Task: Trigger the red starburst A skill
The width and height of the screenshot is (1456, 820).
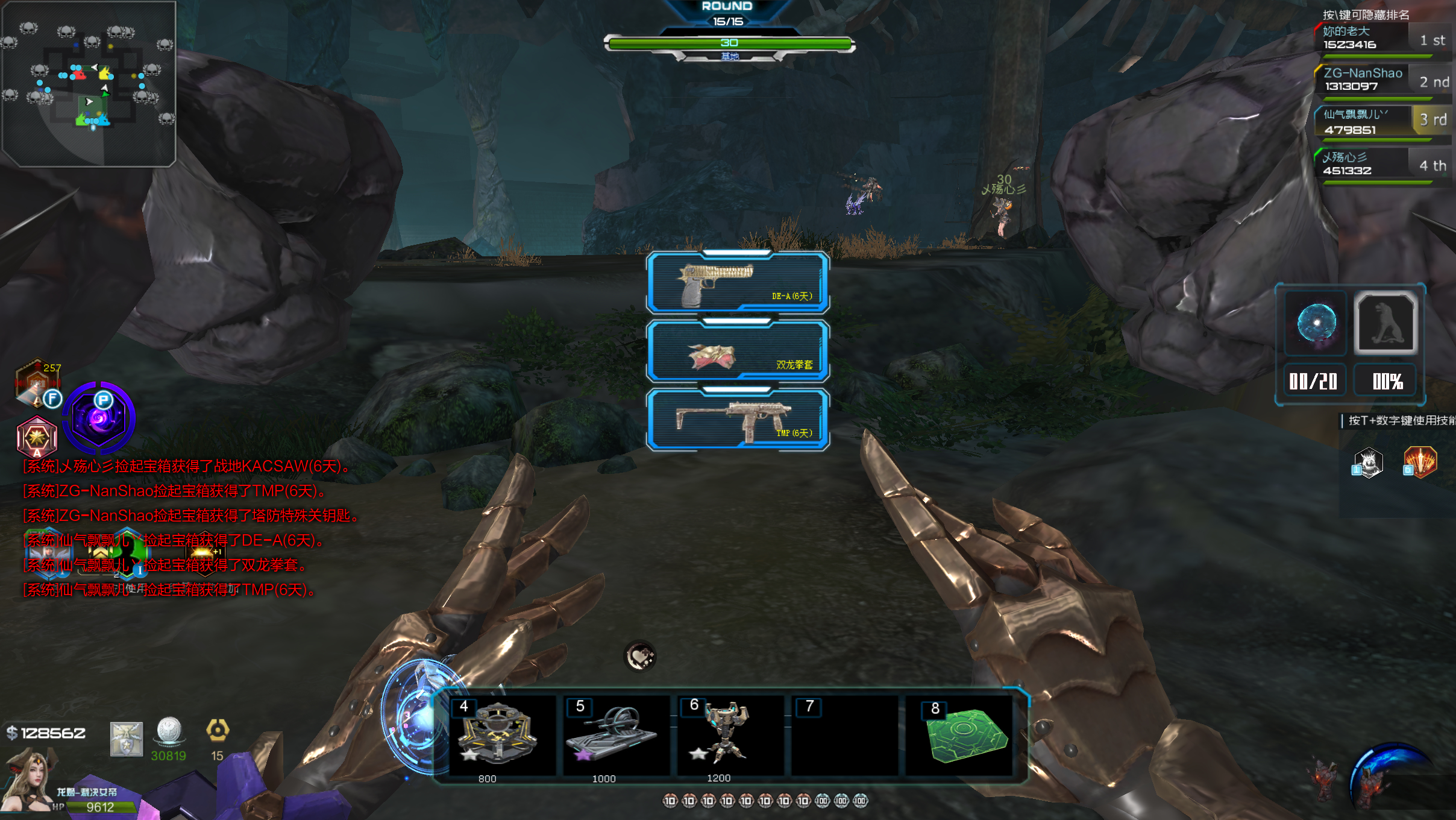Action: (x=37, y=436)
